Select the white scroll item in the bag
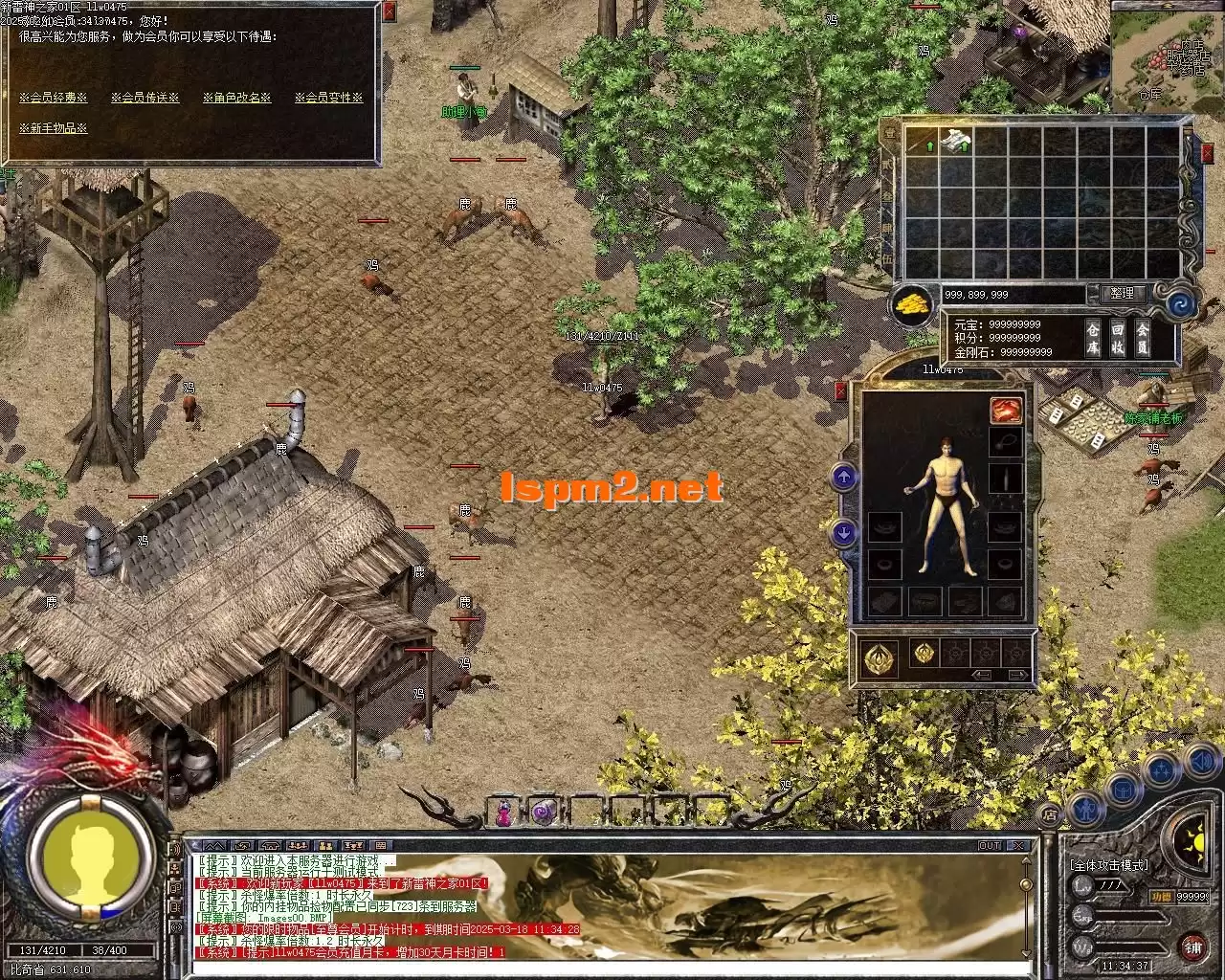This screenshot has height=980, width=1225. tap(956, 141)
